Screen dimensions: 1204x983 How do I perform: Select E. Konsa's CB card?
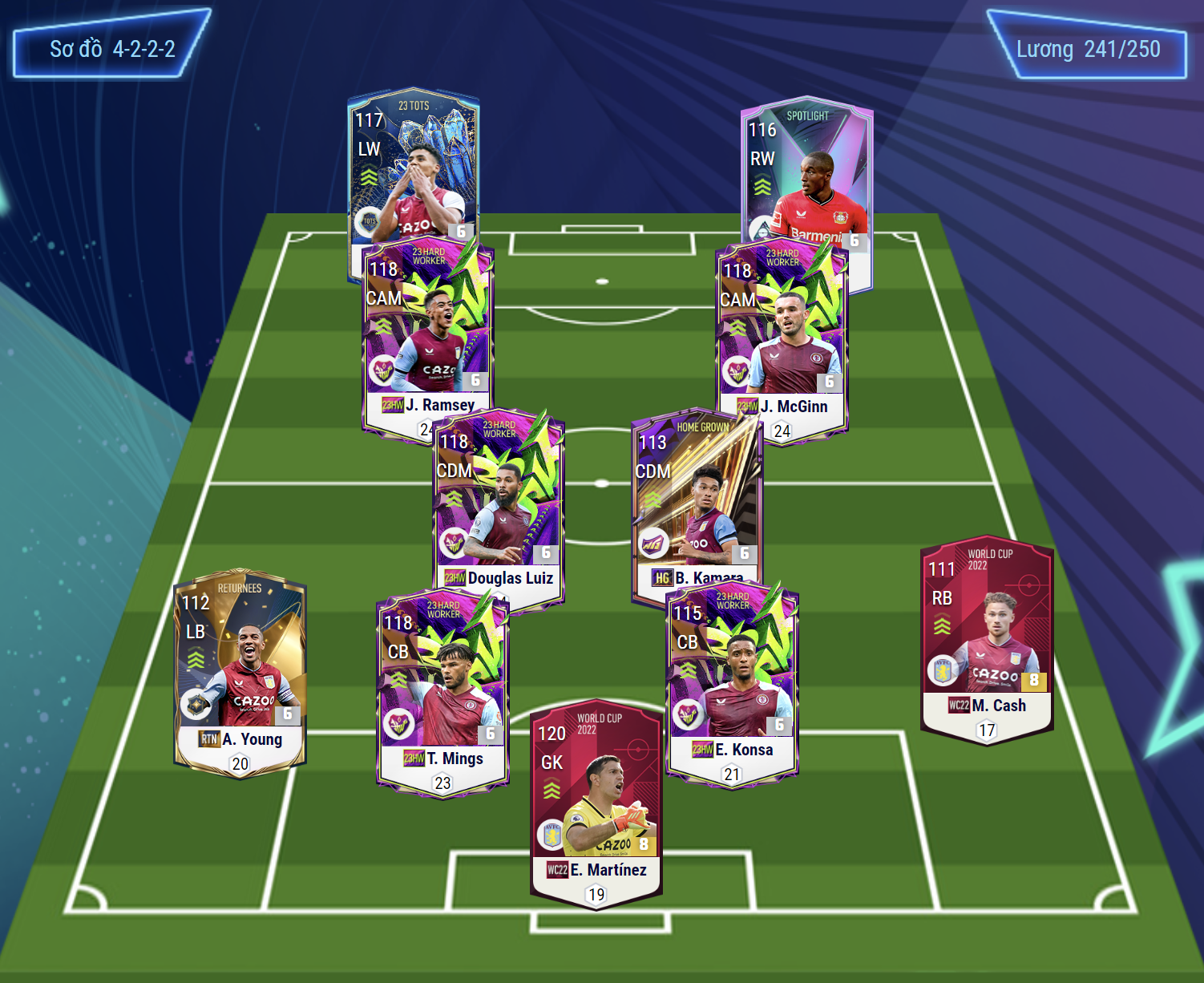(x=732, y=682)
